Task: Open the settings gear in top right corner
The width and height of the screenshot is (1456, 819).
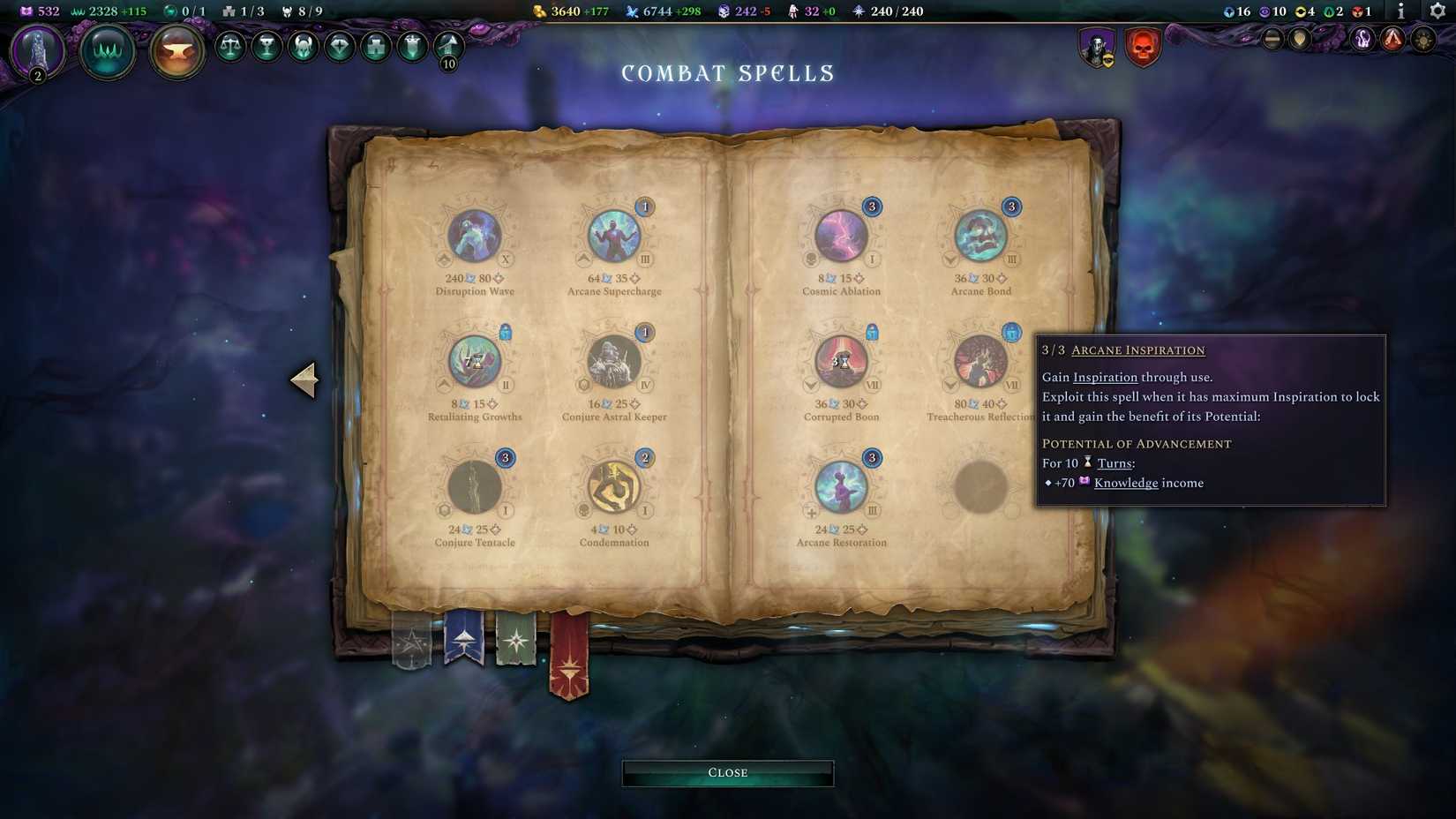Action: pyautogui.click(x=1437, y=12)
